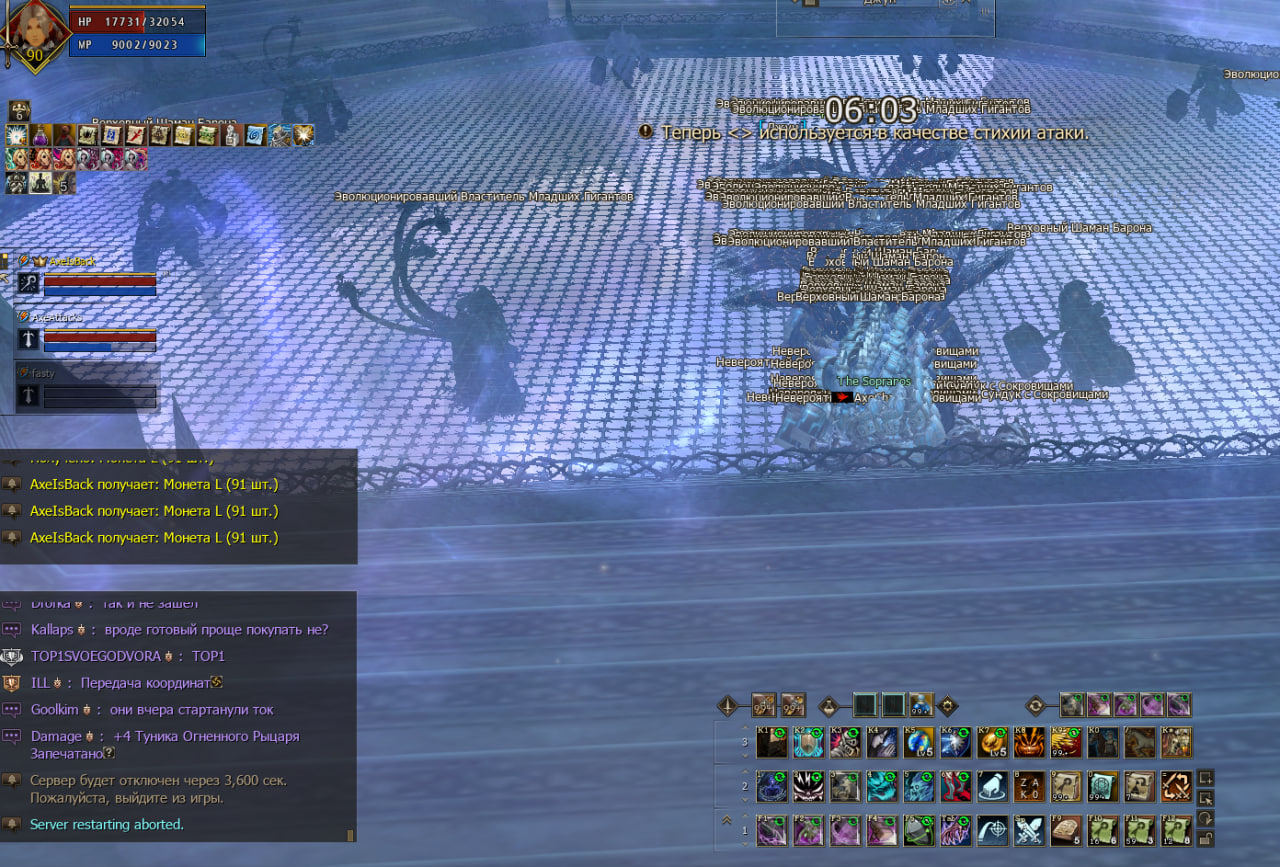The image size is (1280, 867).
Task: Activate the crossed swords attack action
Action: click(x=1029, y=831)
